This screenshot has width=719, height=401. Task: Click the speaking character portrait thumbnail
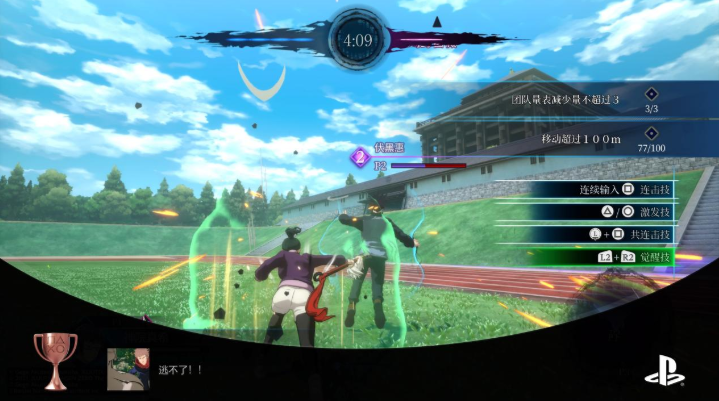coord(128,368)
